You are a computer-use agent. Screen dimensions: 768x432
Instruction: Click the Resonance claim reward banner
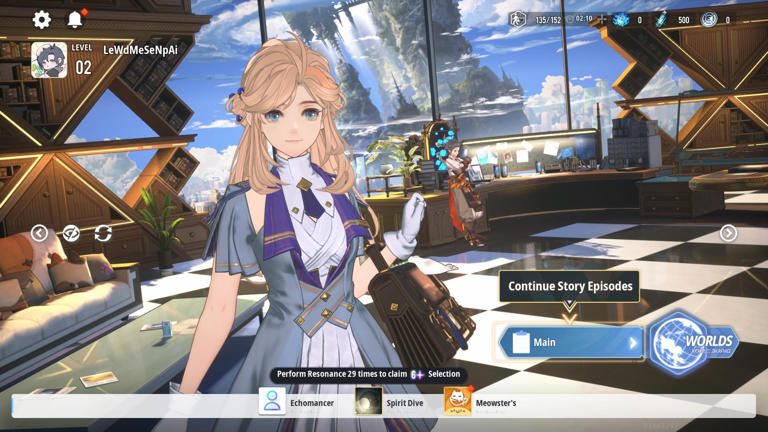(368, 374)
